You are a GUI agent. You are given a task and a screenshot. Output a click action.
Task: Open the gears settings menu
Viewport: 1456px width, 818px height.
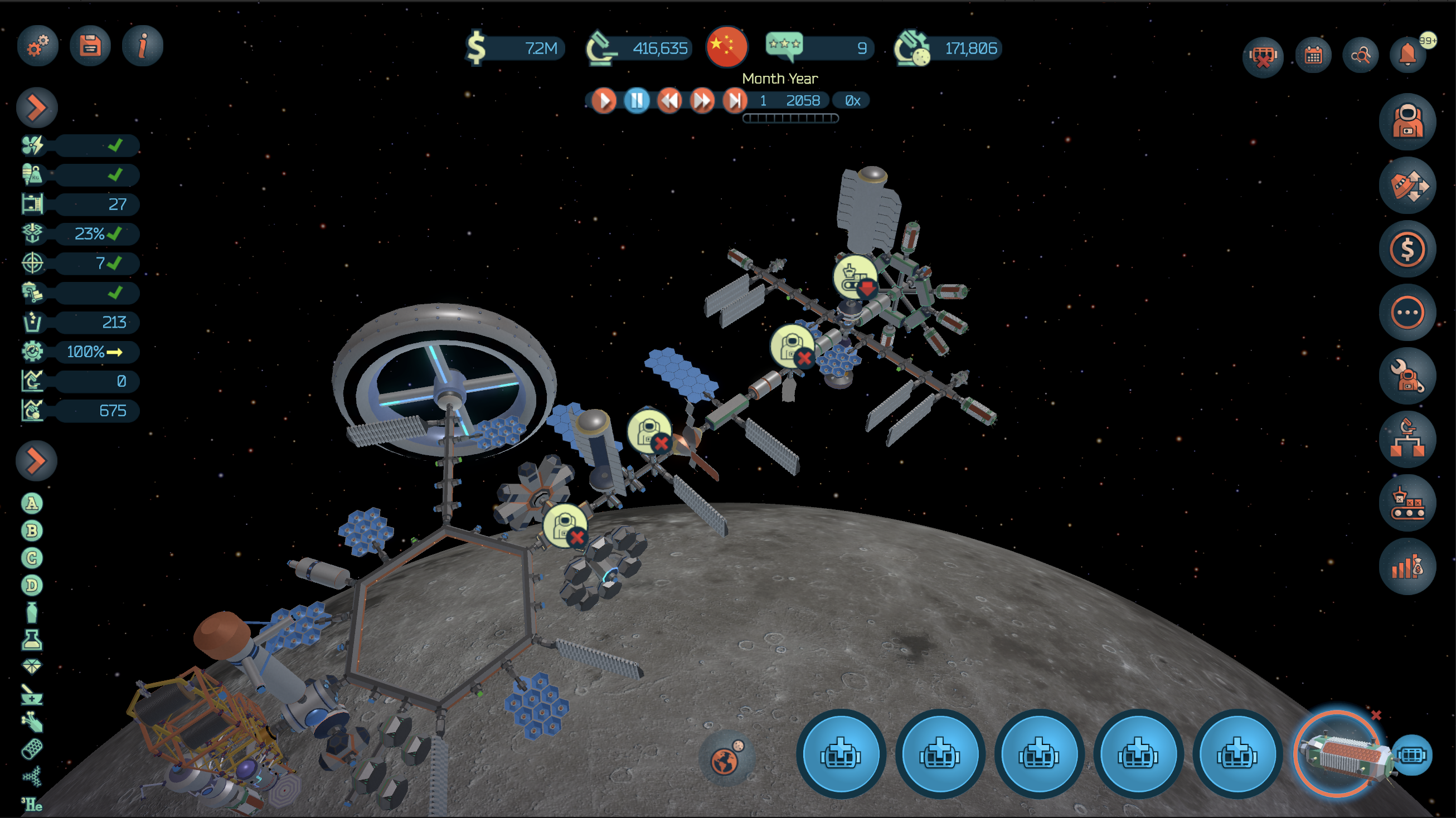tap(37, 46)
